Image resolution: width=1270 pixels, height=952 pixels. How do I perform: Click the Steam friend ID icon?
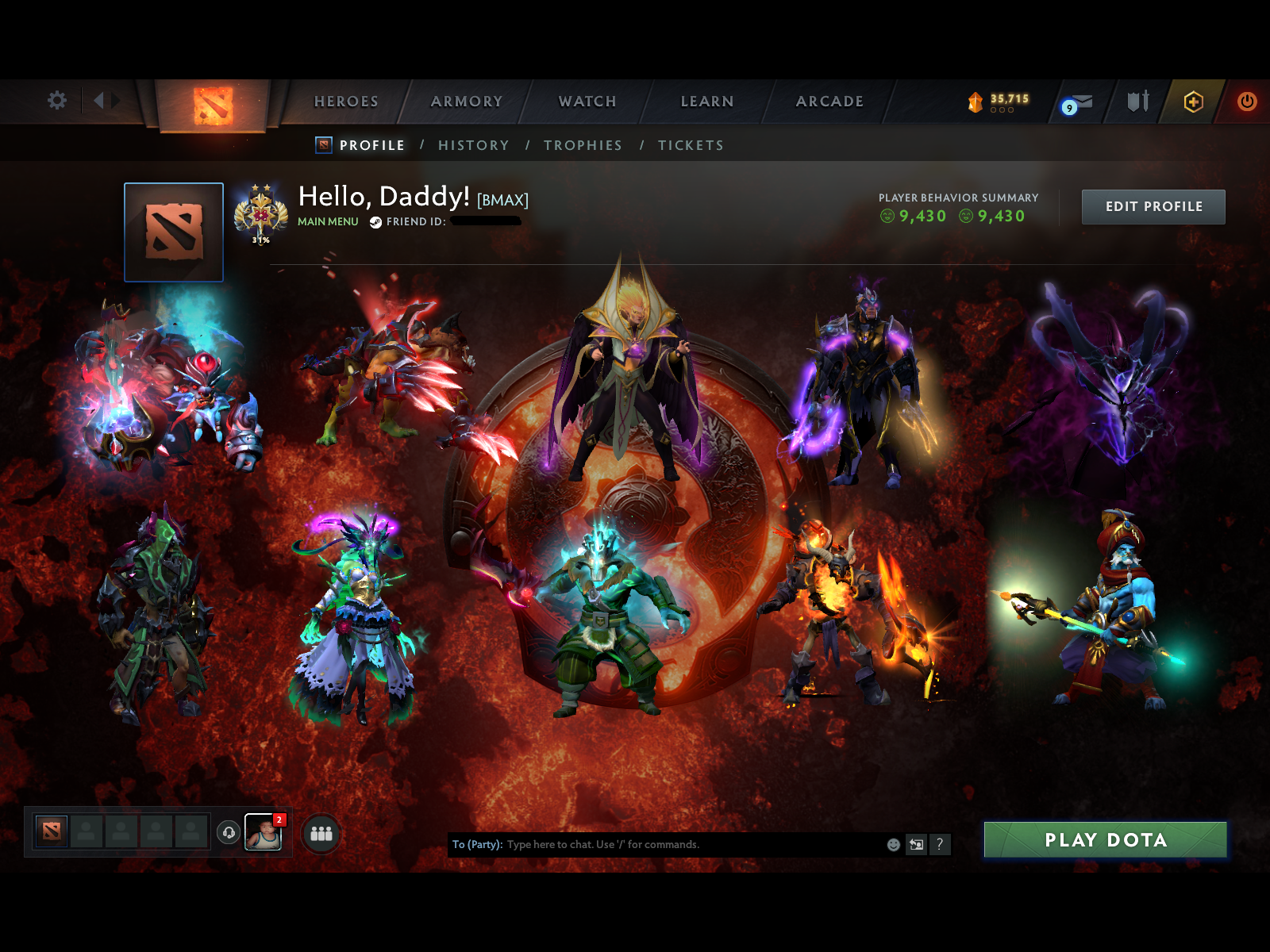coord(377,222)
